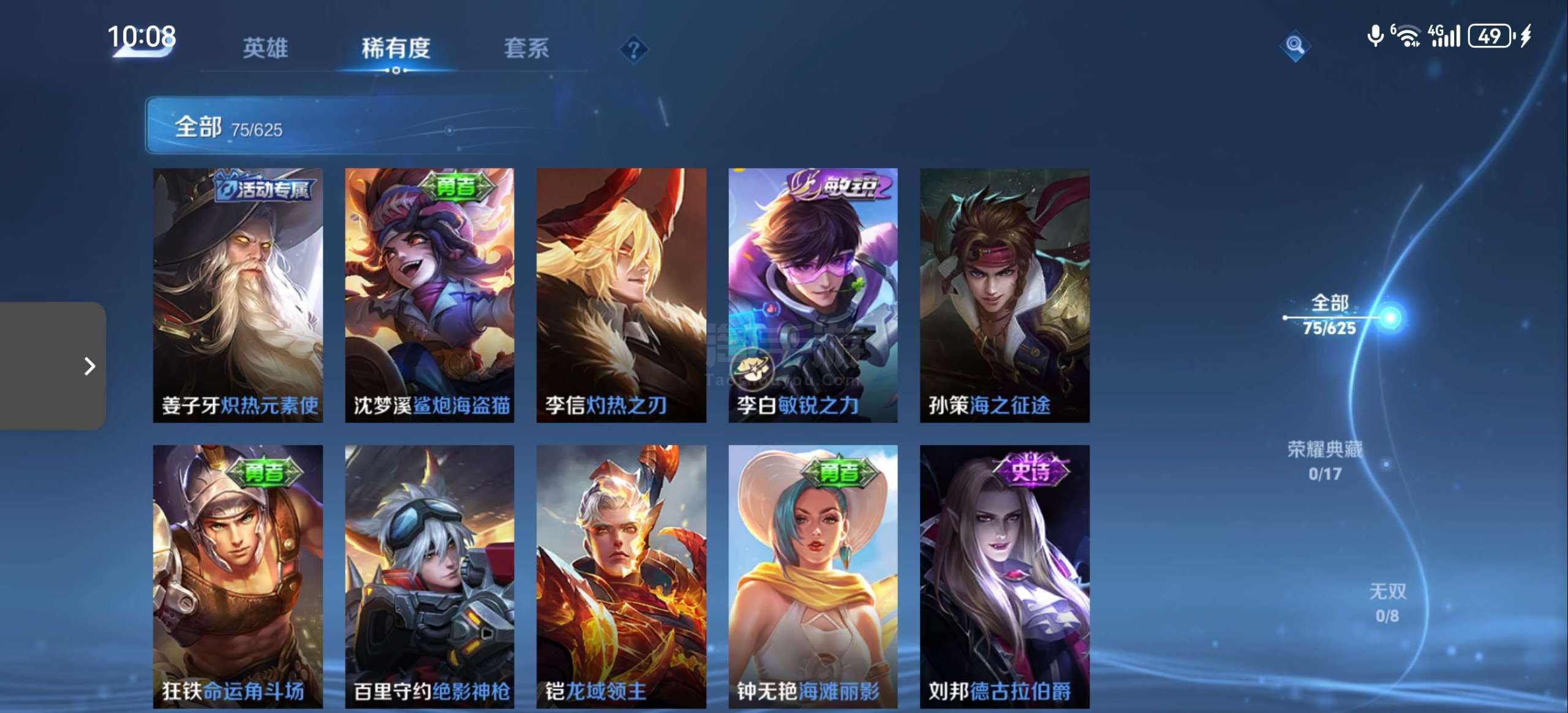Viewport: 1568px width, 713px height.
Task: Open the search magnifier icon at top right
Action: point(1295,44)
